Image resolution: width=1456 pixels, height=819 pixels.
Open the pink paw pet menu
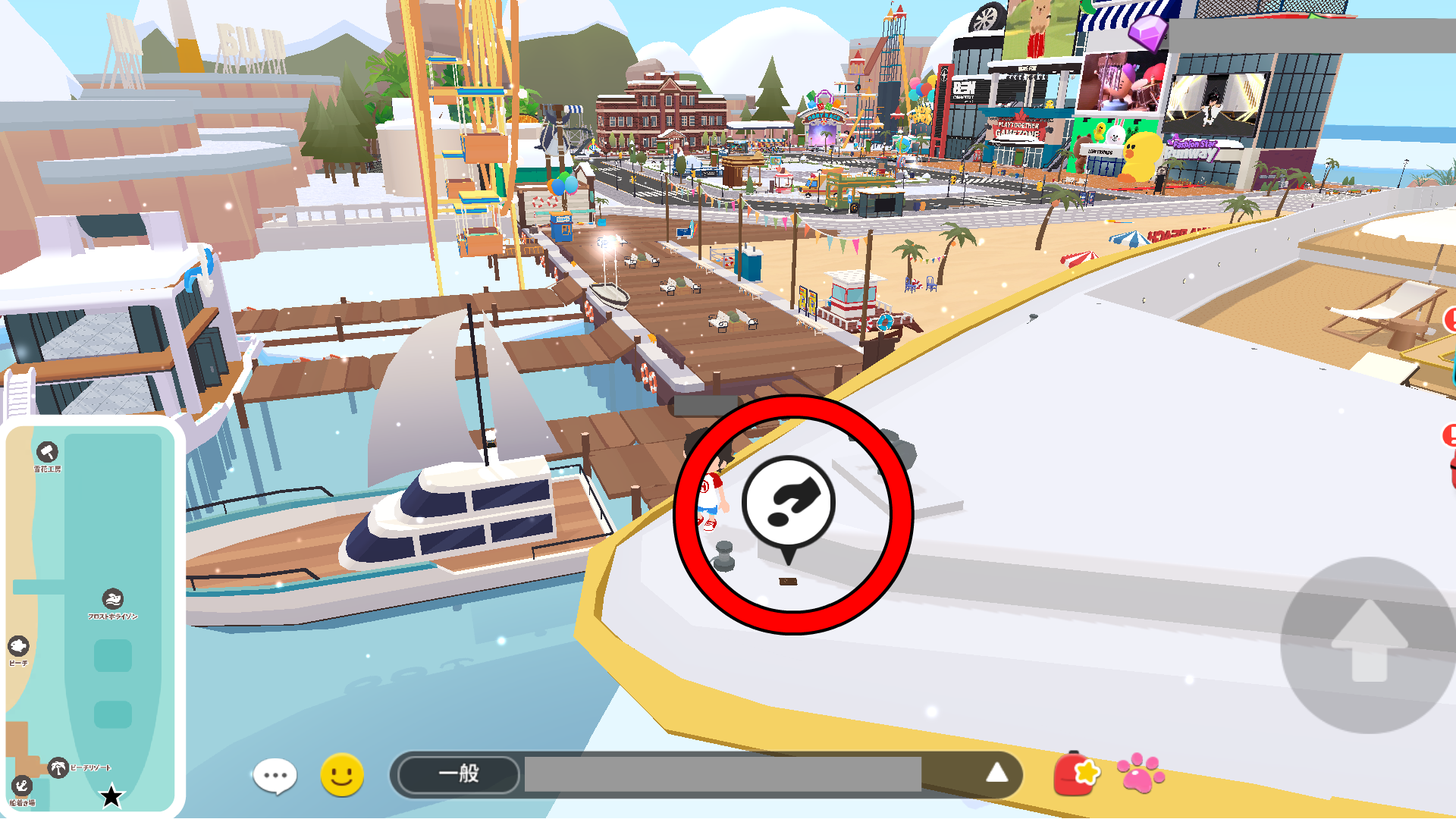1141,773
